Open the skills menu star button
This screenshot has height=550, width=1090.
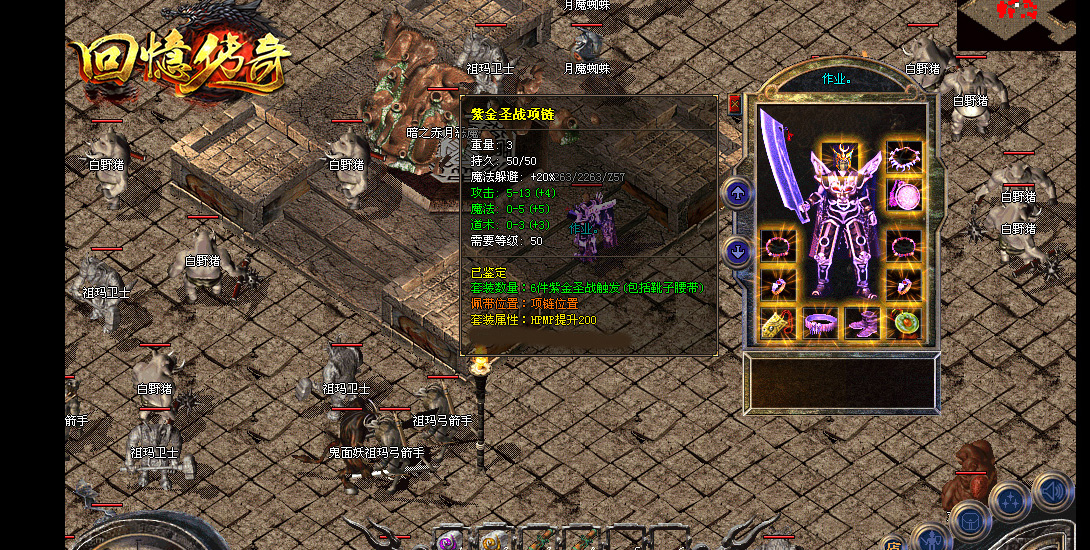(1010, 500)
